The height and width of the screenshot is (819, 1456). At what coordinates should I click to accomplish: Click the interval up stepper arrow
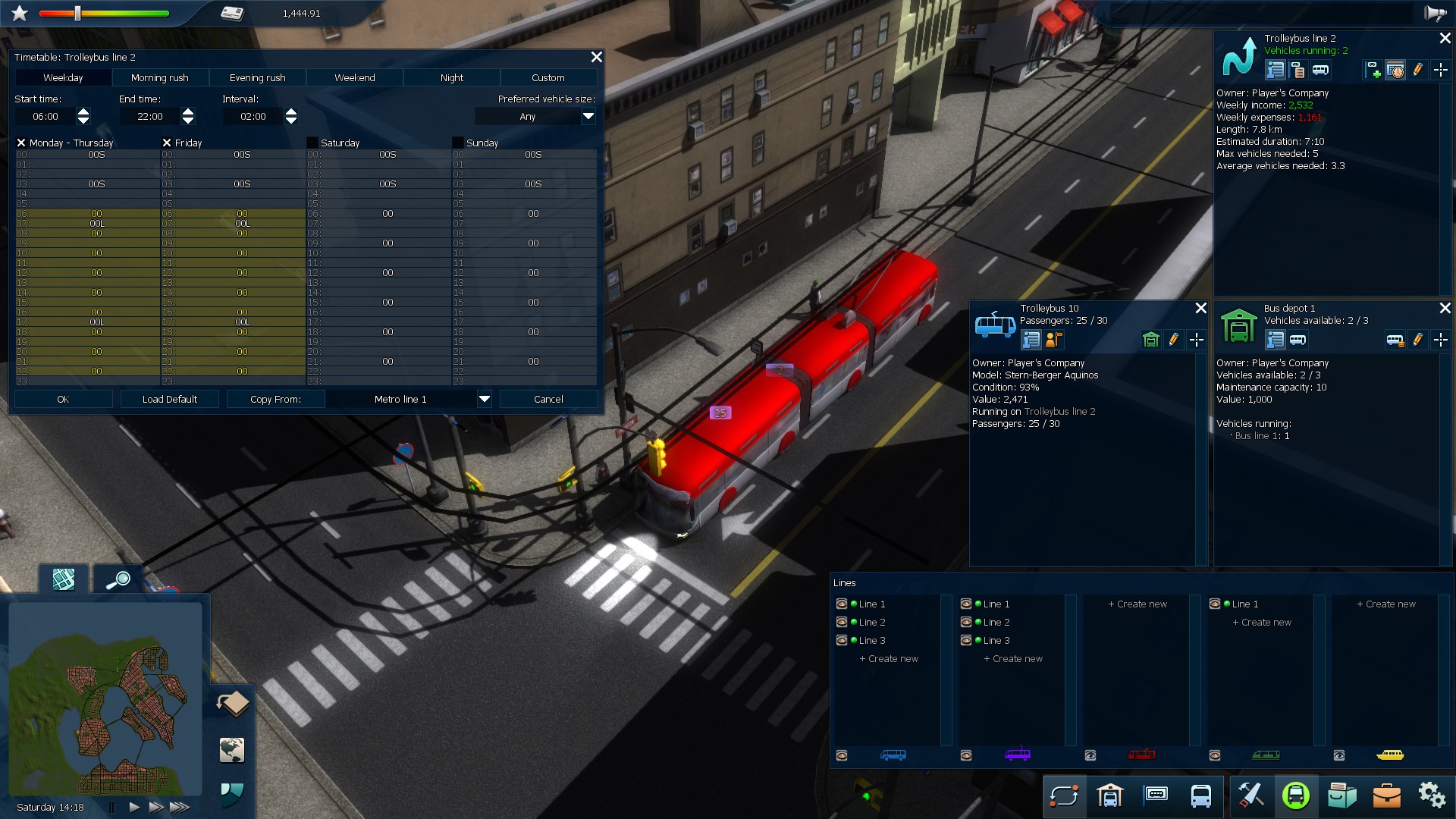pos(292,111)
